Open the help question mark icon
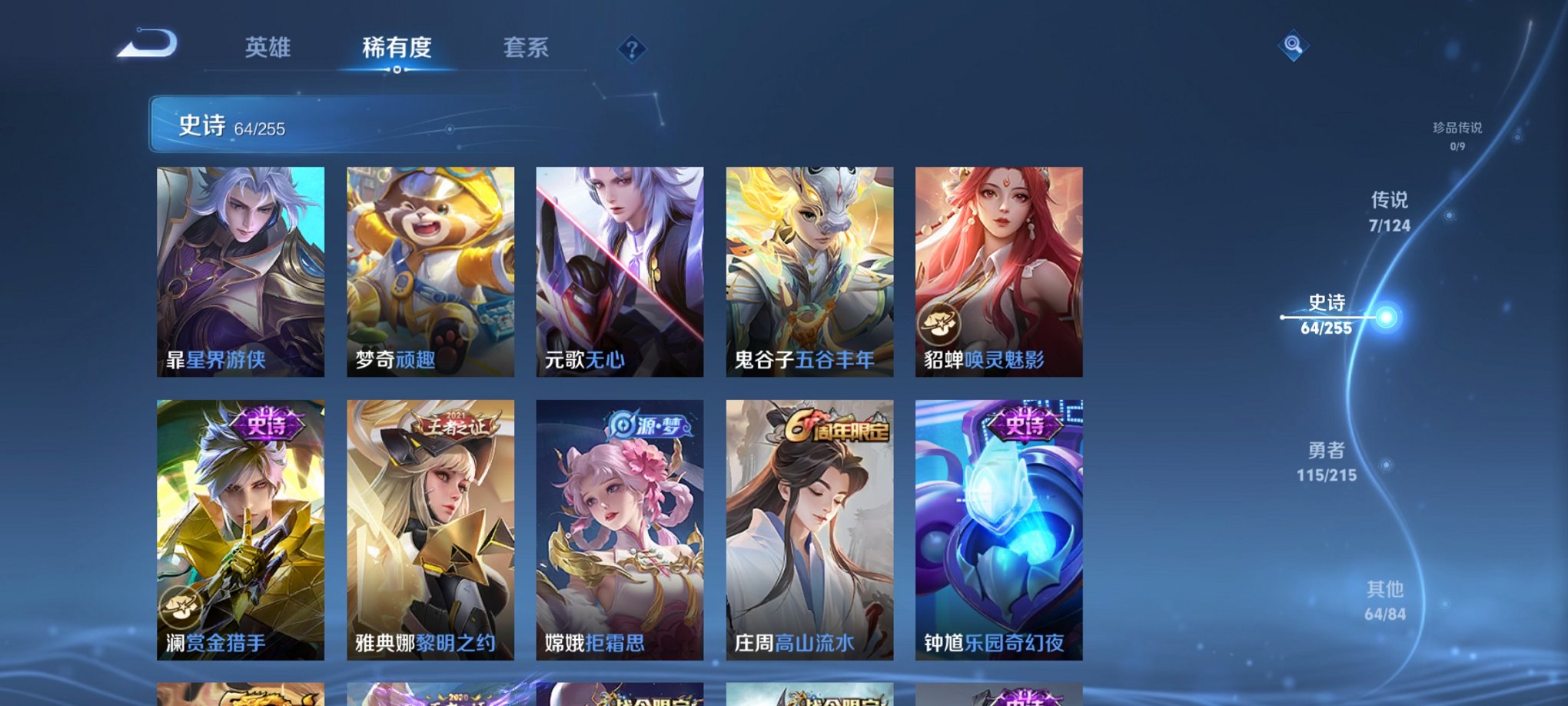Screen dimensions: 1568x706 (x=632, y=50)
